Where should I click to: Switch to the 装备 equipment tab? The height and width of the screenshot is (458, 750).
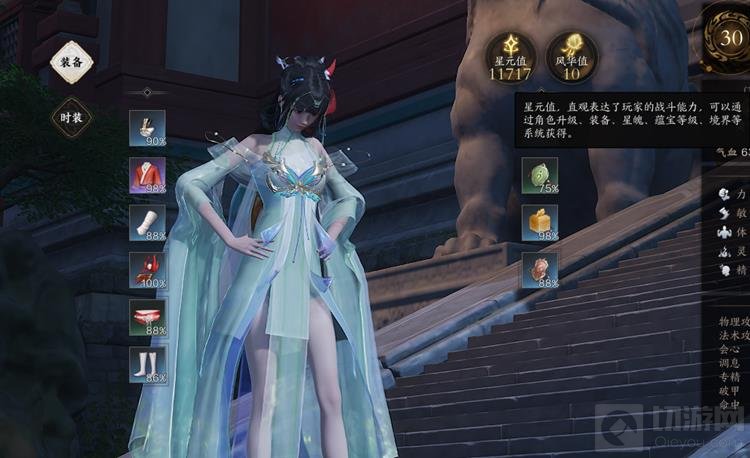coord(72,62)
